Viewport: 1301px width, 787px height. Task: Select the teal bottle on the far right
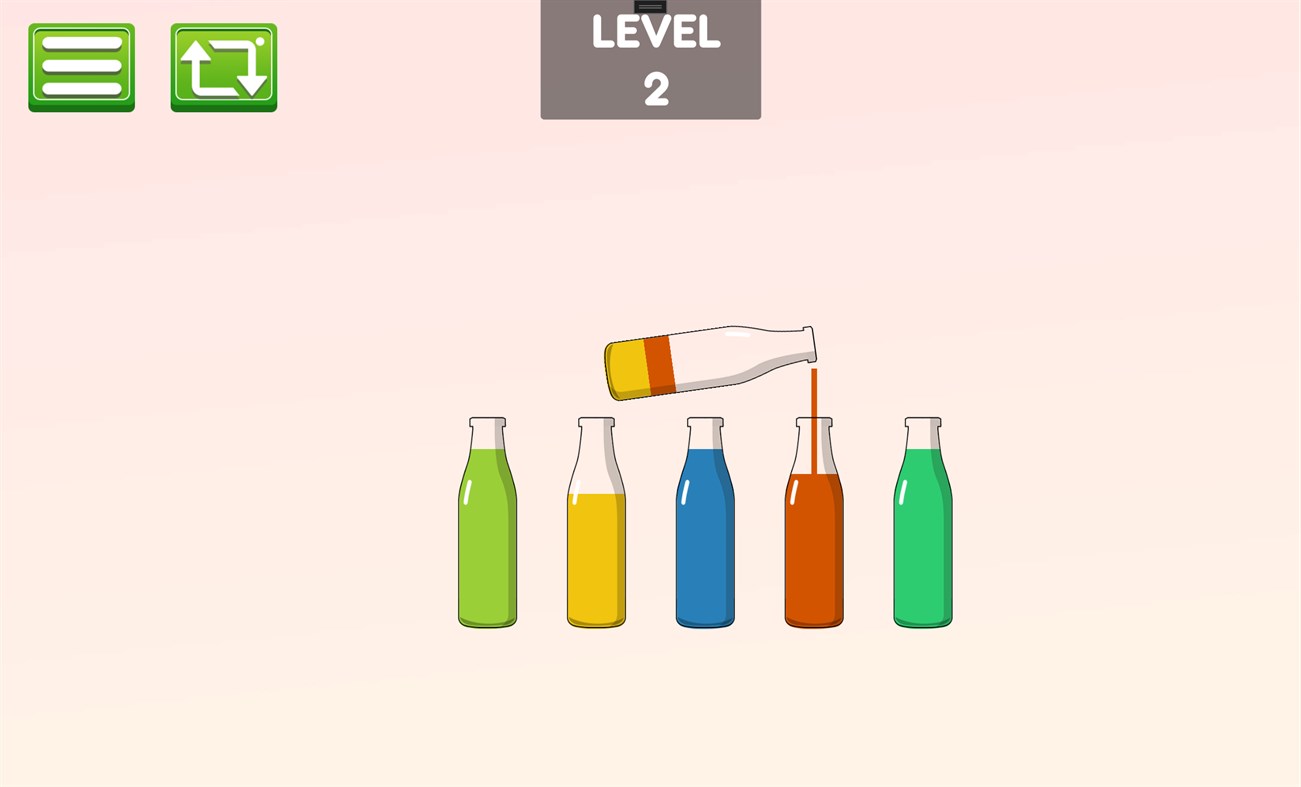pyautogui.click(x=921, y=540)
